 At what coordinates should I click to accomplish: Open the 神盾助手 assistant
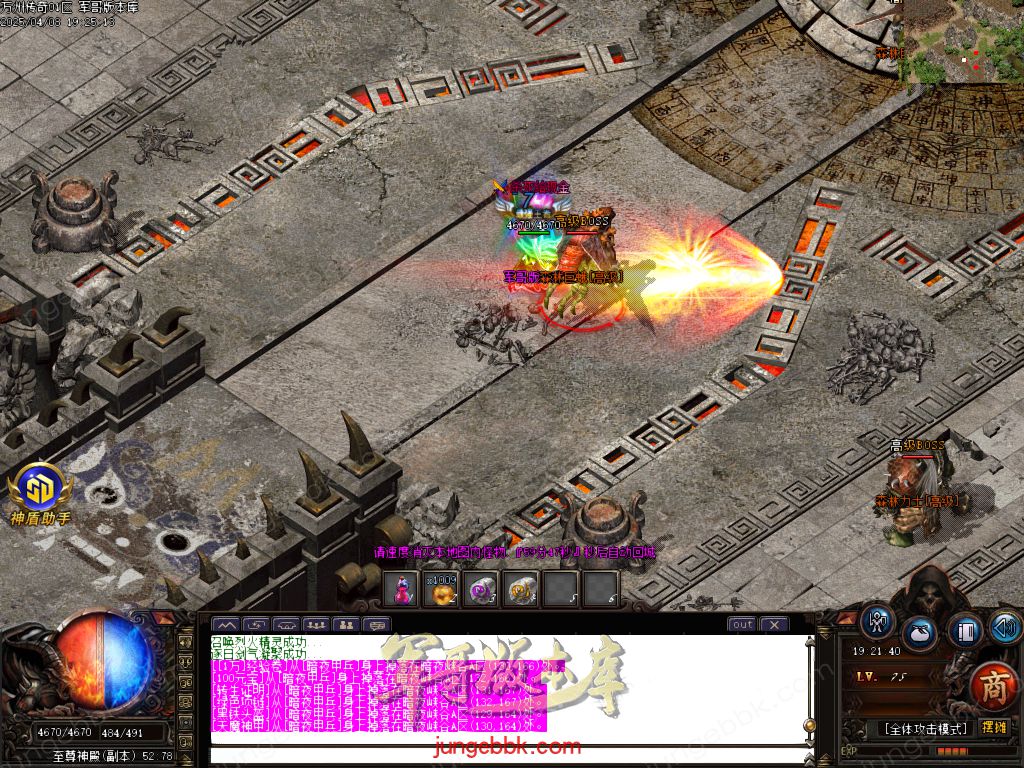click(41, 493)
